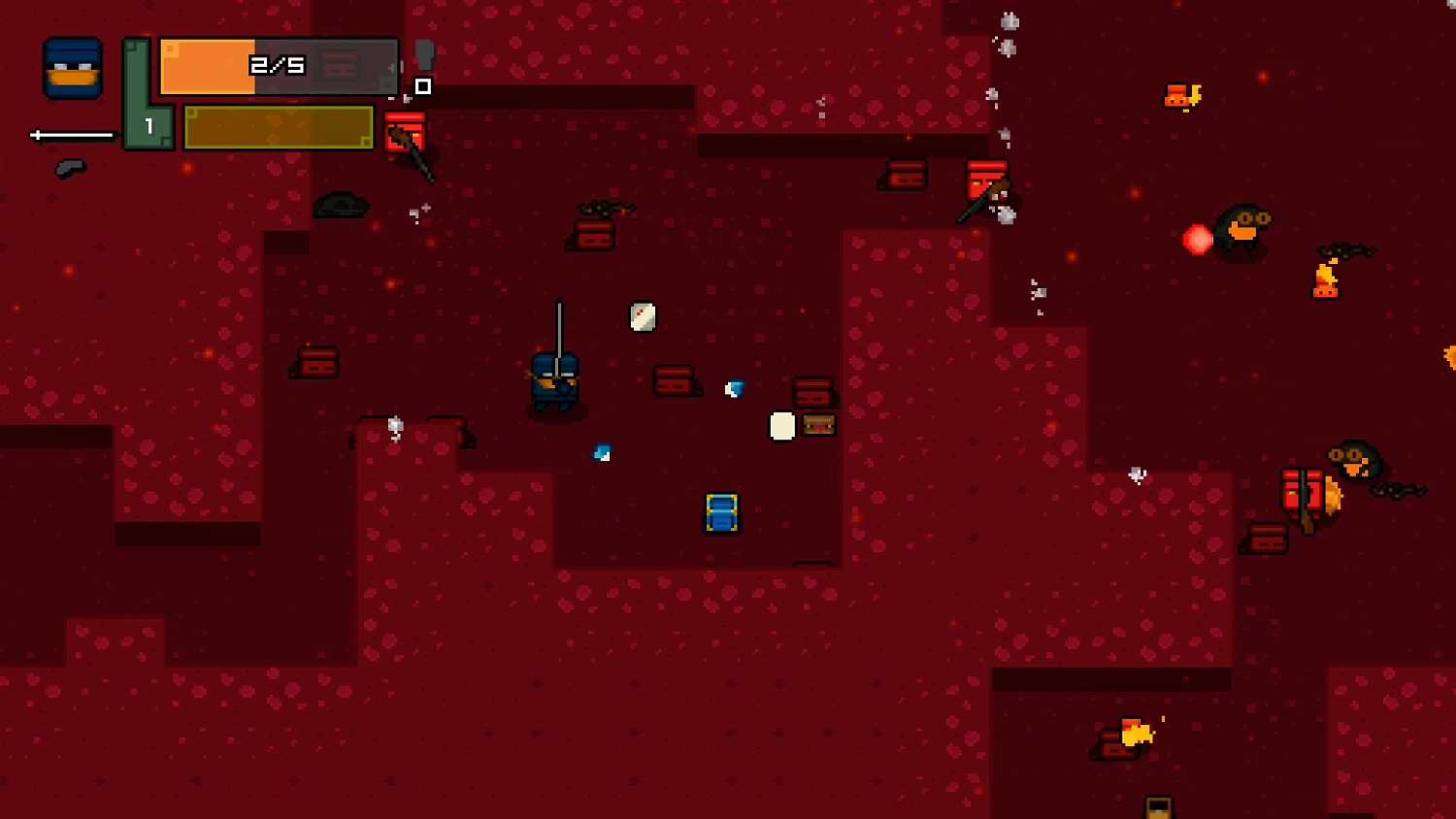Select the staff weapon icon in the red box
Screen dimensions: 1456x819
coord(407,136)
